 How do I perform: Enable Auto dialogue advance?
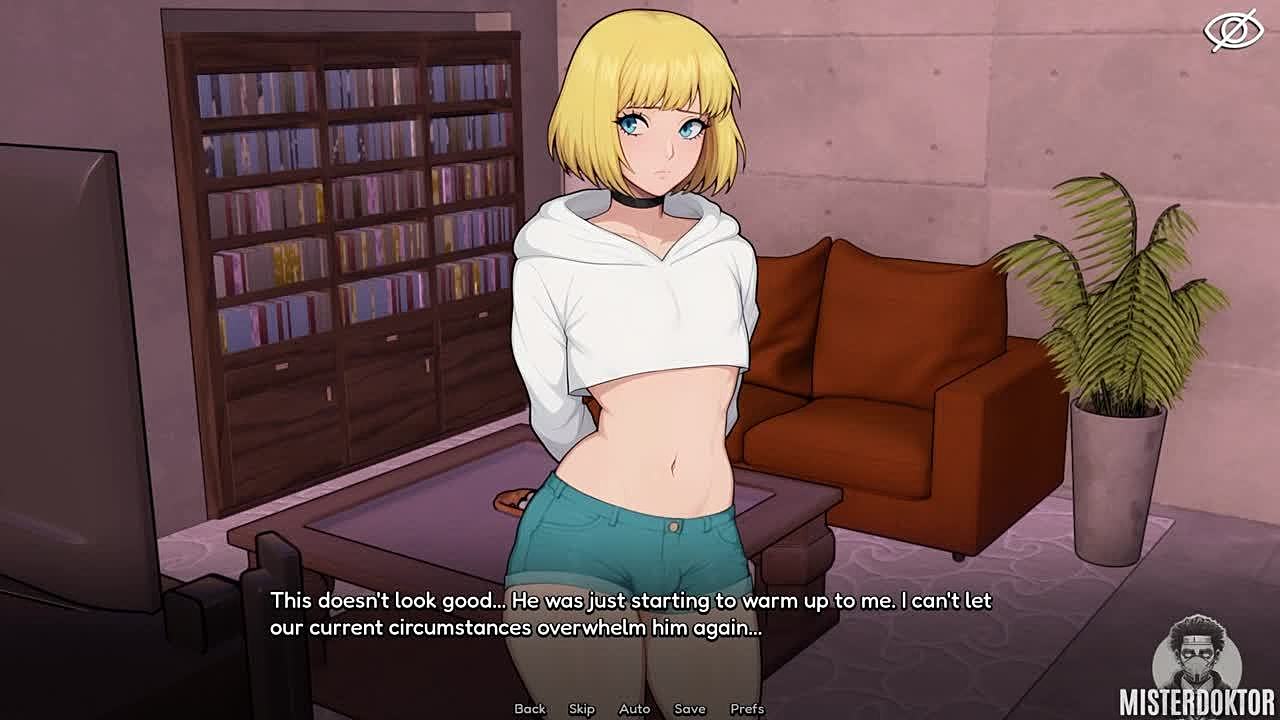635,709
